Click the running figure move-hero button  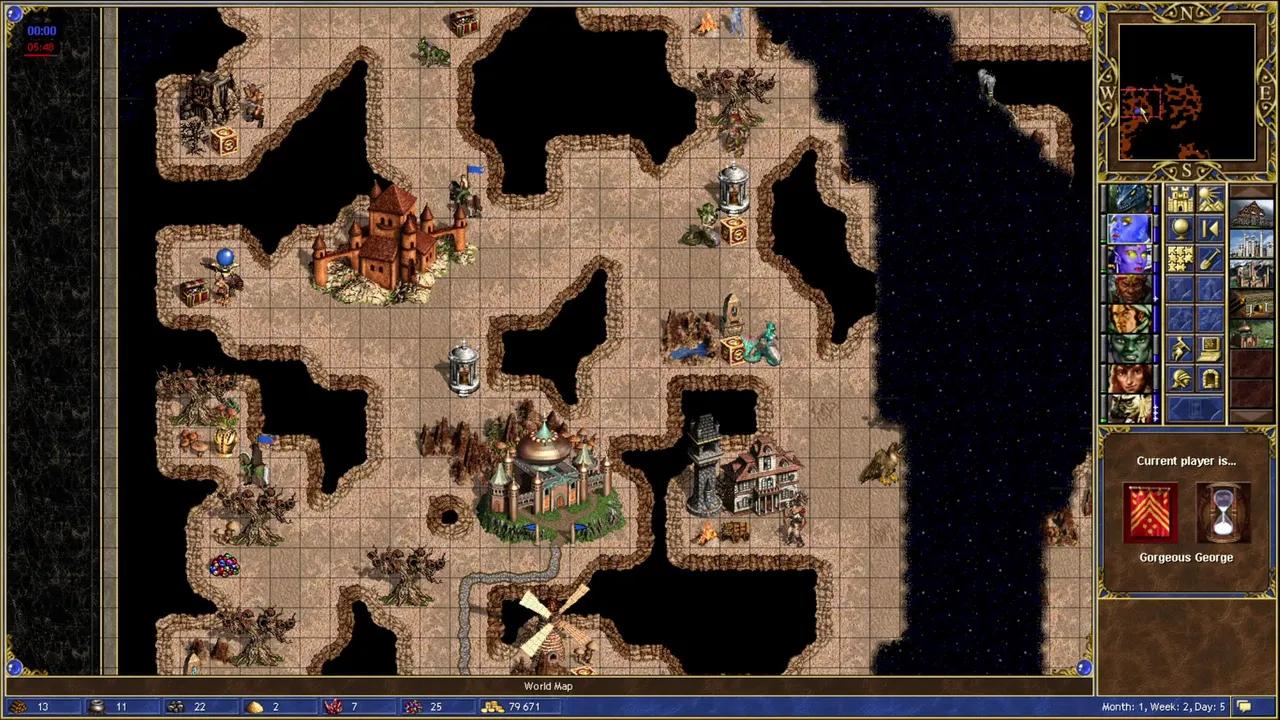[1180, 349]
